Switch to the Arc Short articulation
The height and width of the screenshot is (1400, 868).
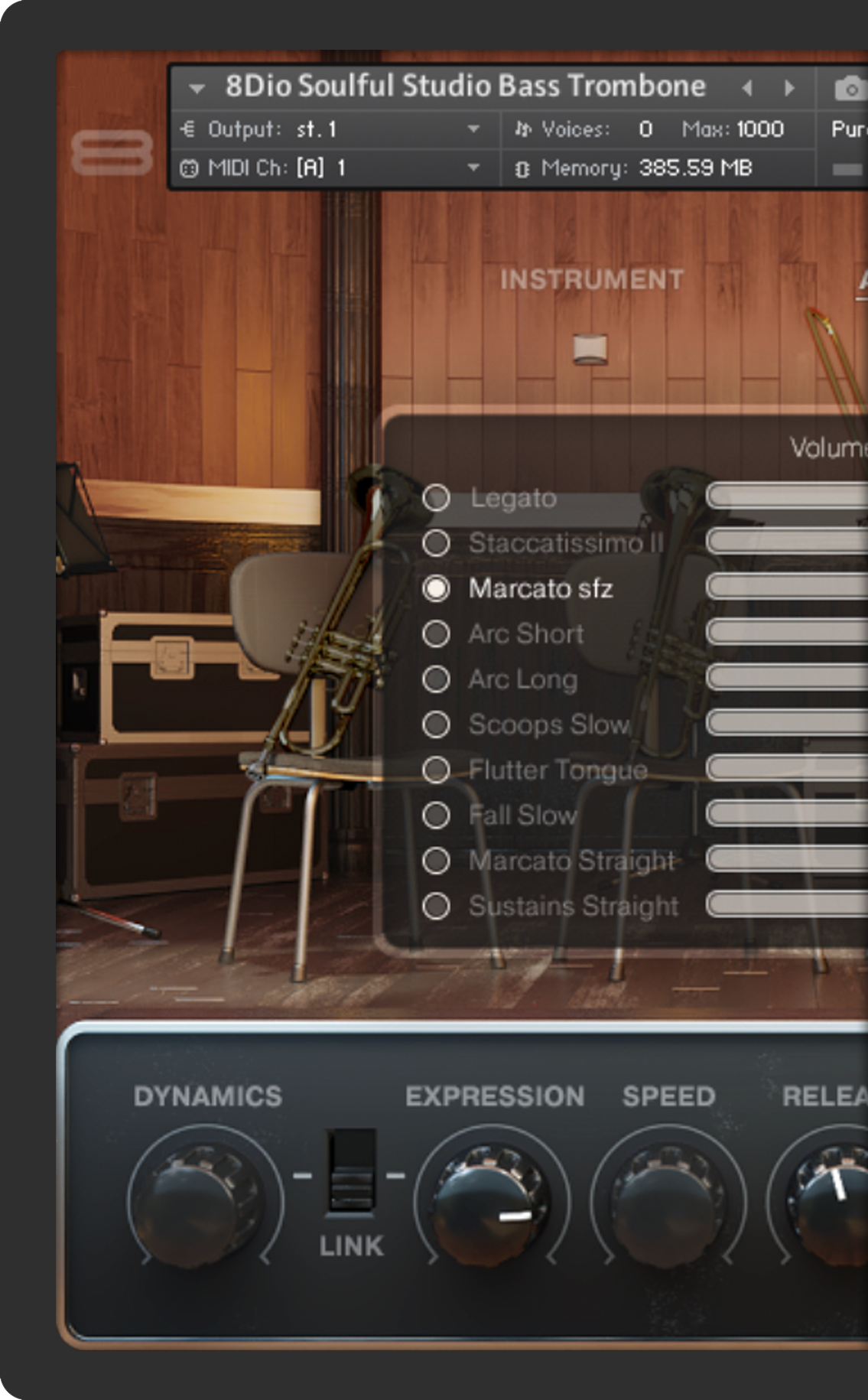[x=436, y=633]
